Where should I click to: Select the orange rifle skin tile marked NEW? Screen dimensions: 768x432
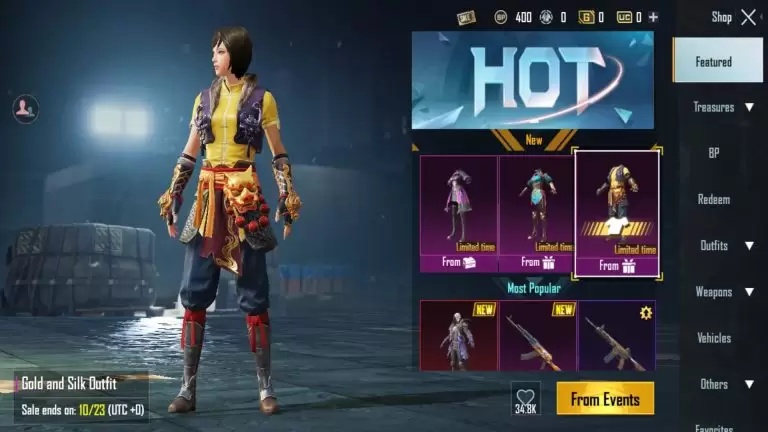[537, 336]
